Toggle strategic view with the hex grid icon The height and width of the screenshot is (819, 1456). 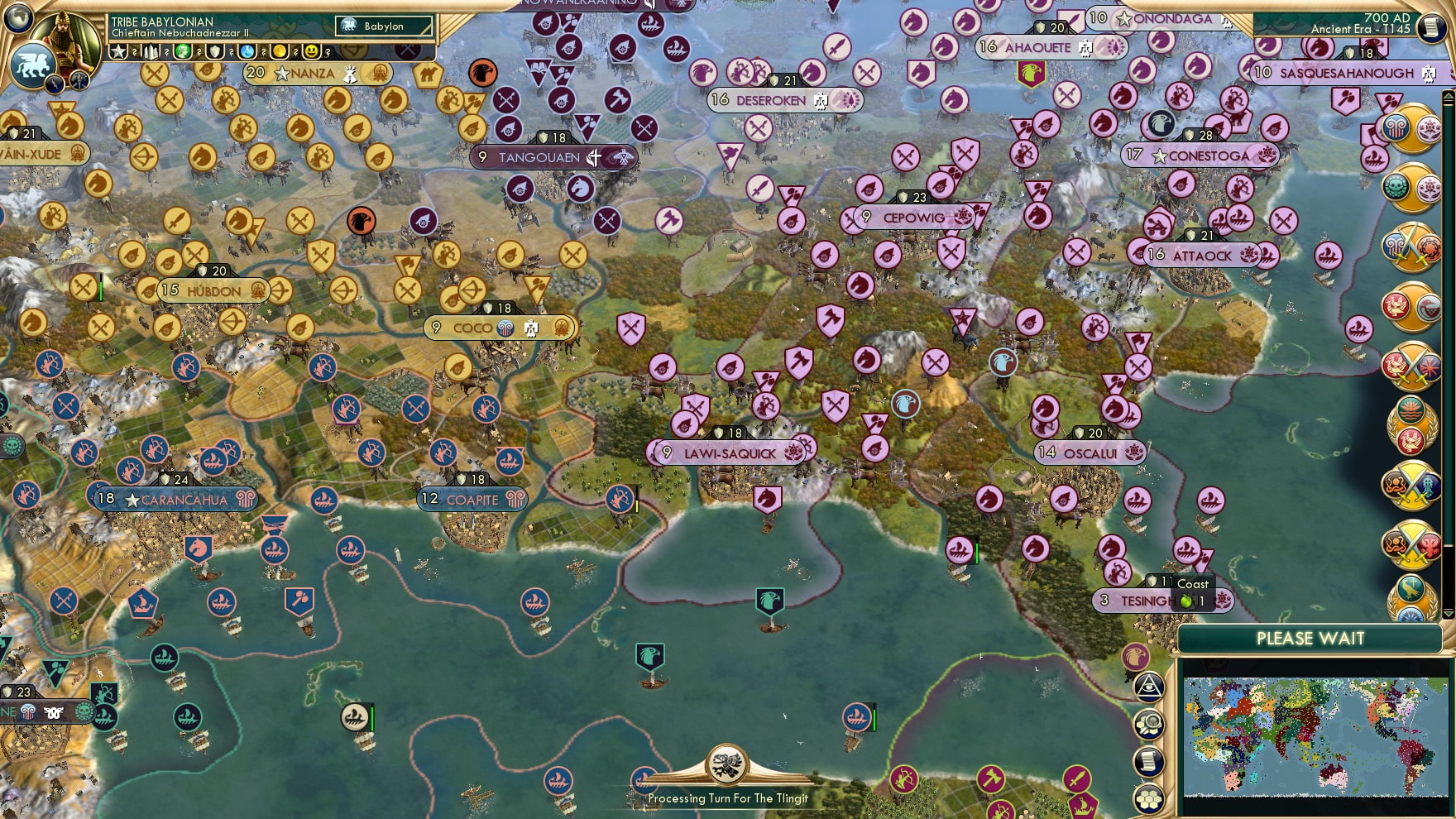(1150, 797)
